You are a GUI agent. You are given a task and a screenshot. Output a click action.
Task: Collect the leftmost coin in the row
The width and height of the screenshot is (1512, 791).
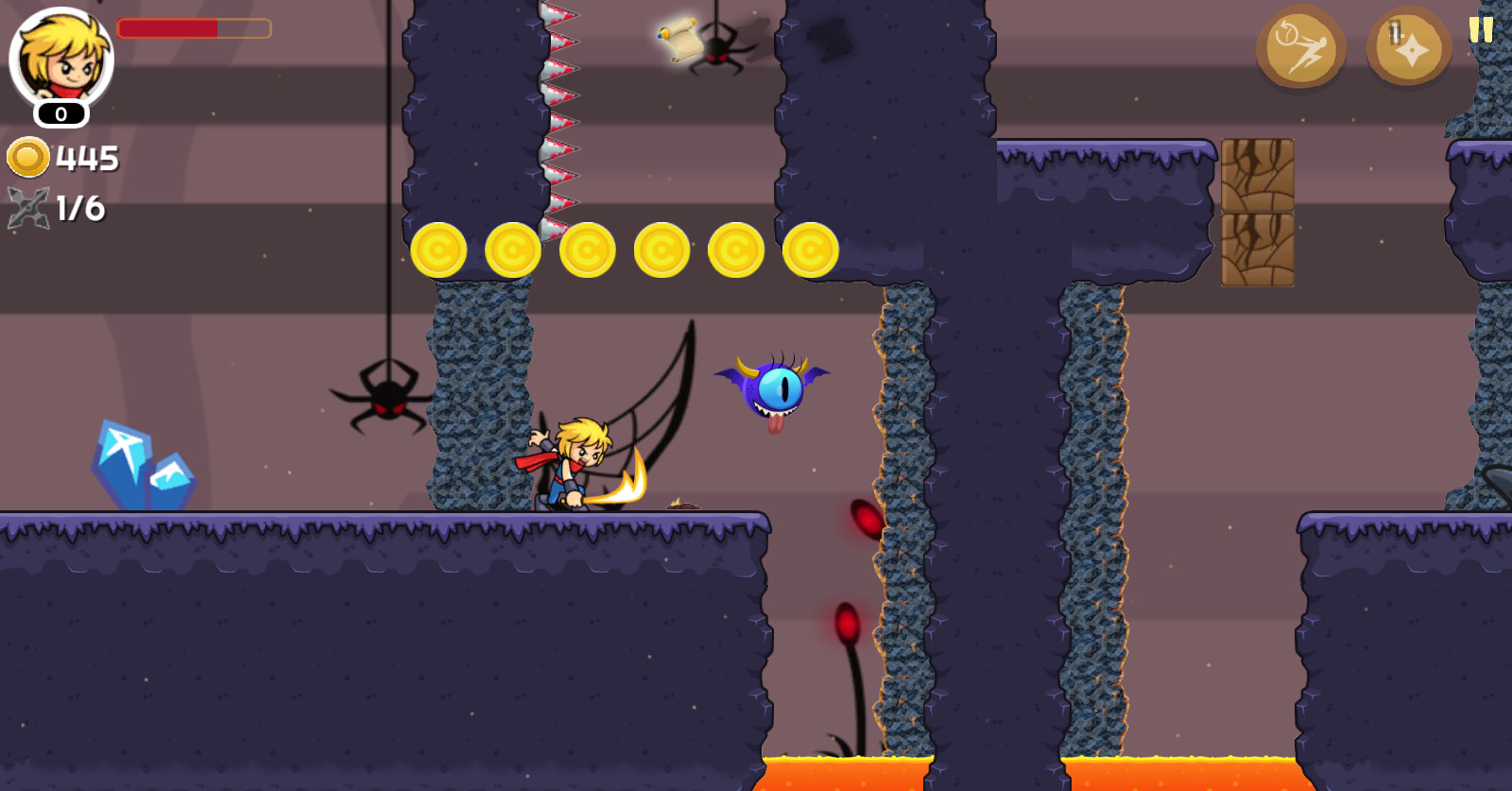tap(439, 249)
